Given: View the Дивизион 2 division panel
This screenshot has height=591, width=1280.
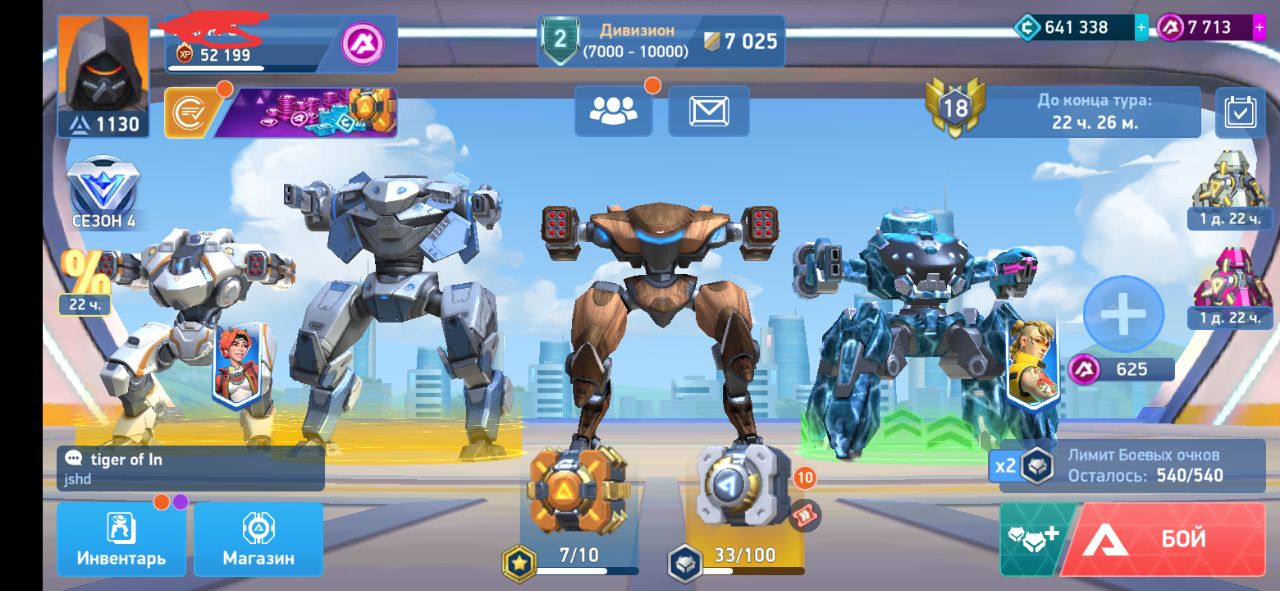Looking at the screenshot, I should pos(660,41).
